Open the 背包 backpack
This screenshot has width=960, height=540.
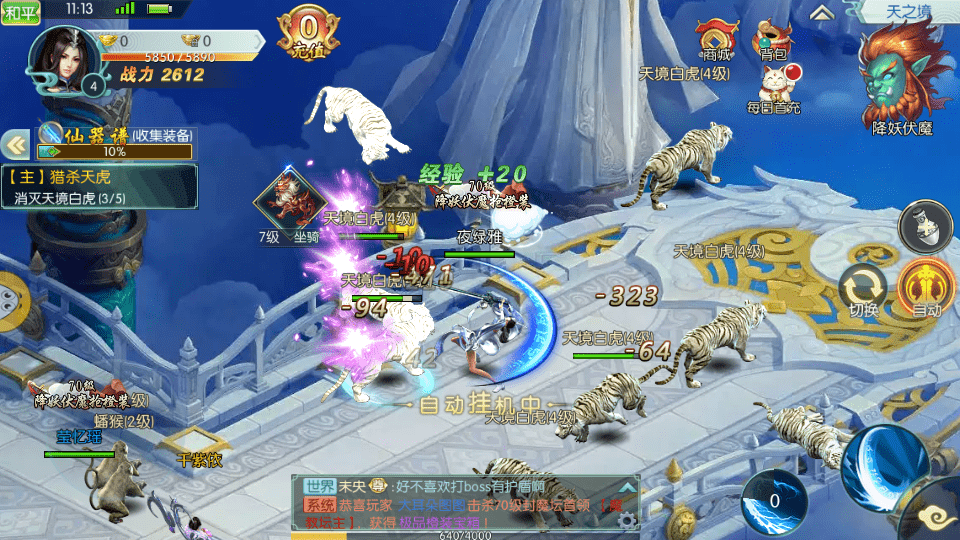pos(773,40)
